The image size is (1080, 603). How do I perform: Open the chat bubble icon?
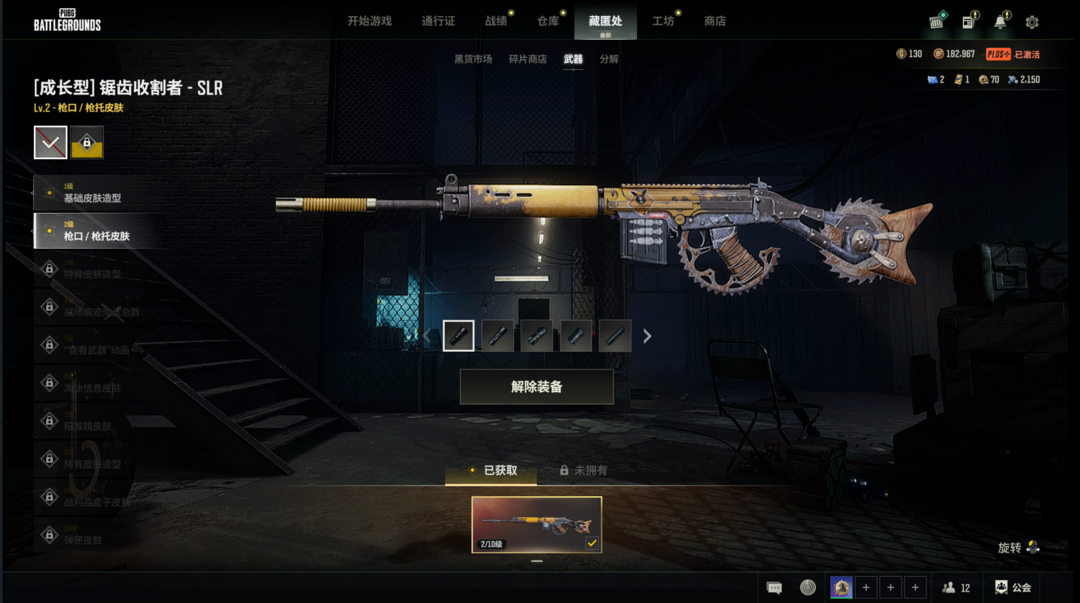(775, 588)
